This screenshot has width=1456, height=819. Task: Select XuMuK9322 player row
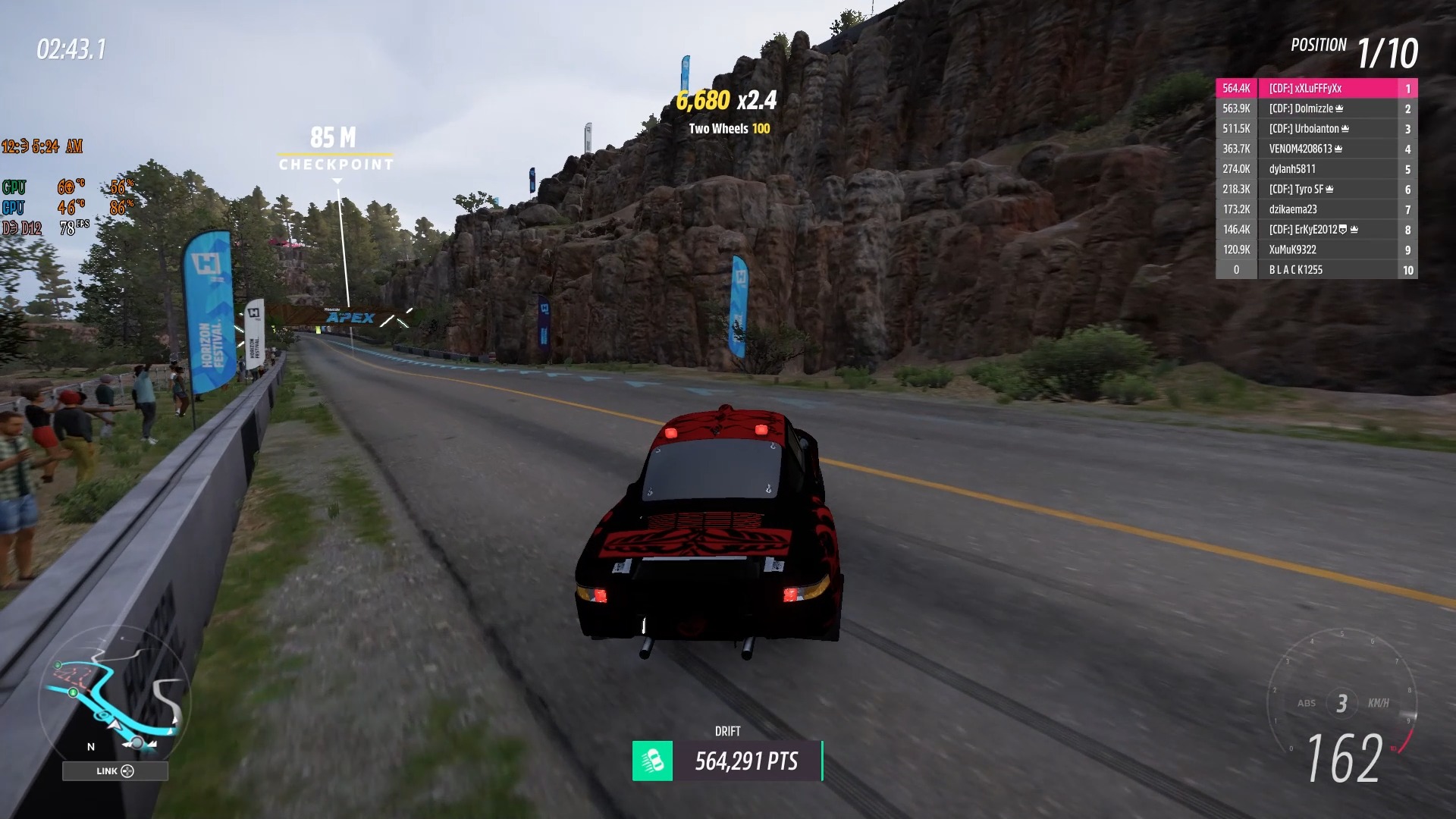pyautogui.click(x=1316, y=249)
